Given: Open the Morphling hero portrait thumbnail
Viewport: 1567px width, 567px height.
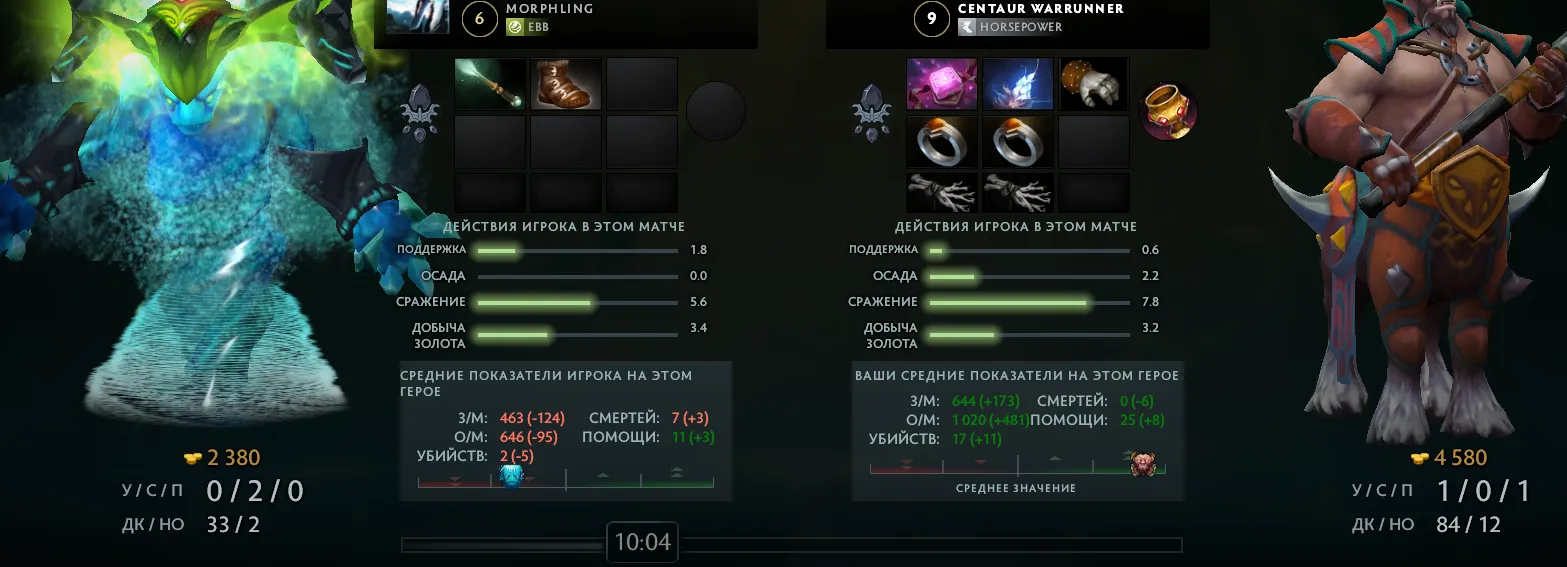Looking at the screenshot, I should [x=417, y=17].
